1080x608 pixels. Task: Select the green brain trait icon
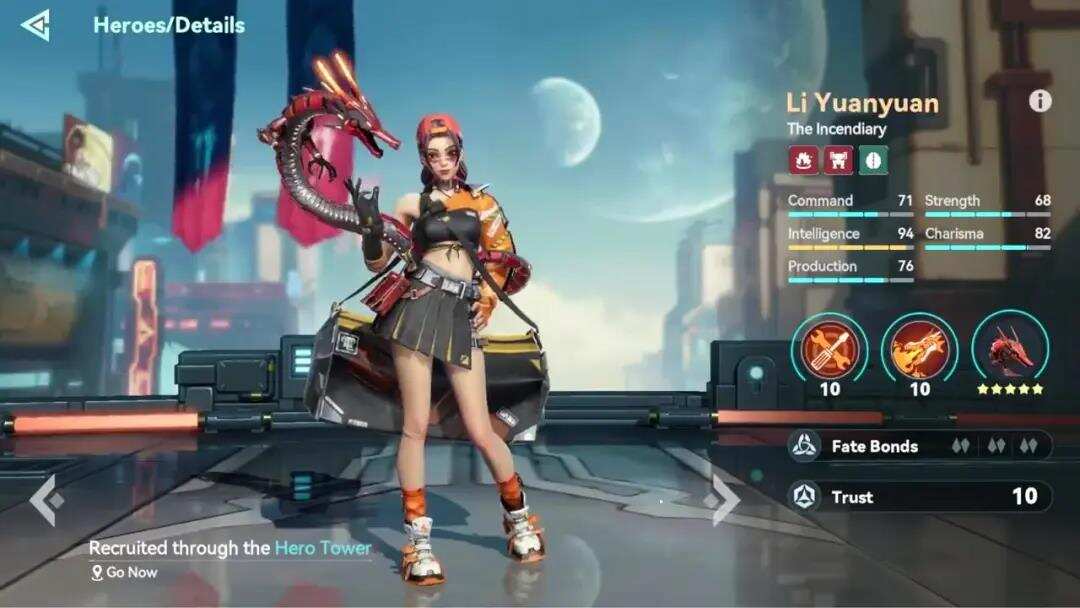coord(873,160)
